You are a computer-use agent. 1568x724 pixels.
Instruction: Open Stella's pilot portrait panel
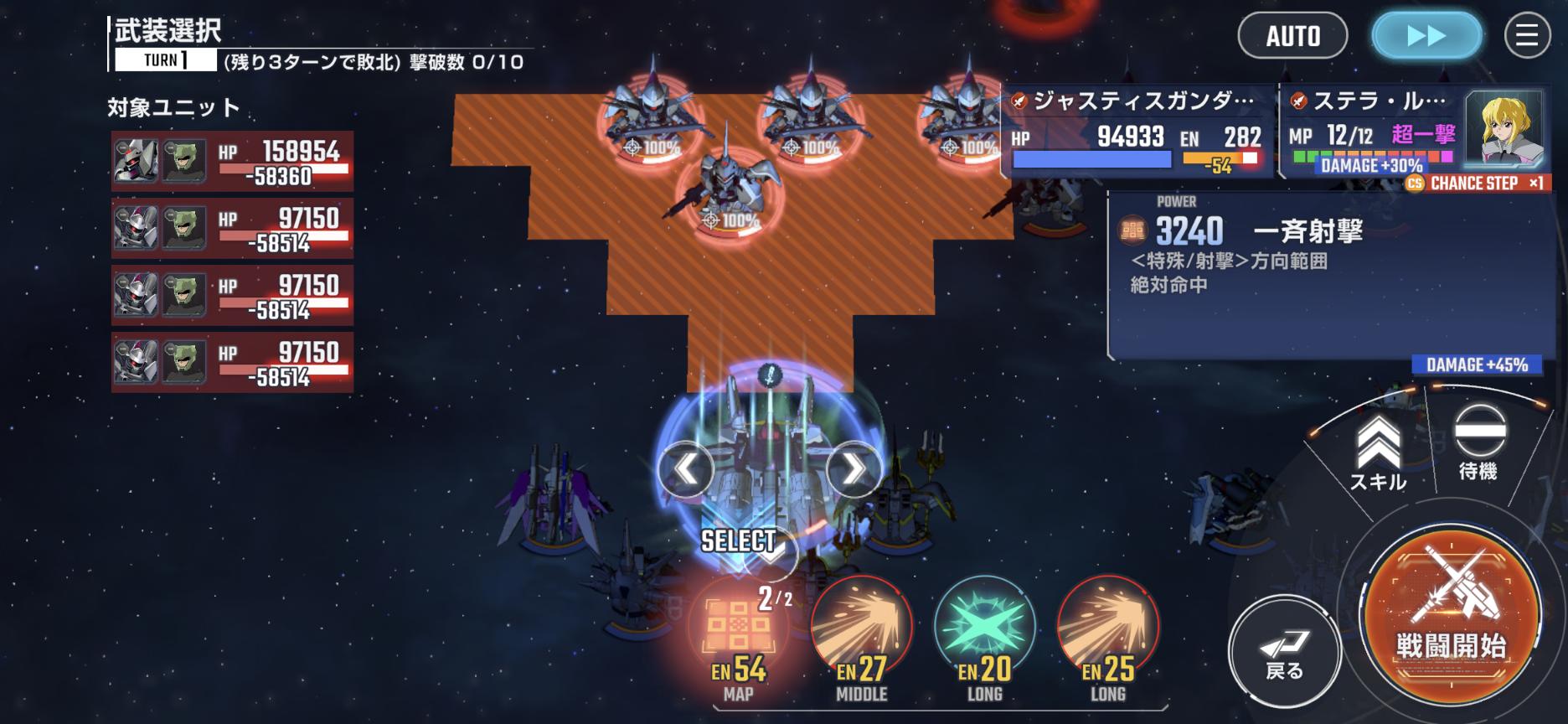pos(1503,130)
